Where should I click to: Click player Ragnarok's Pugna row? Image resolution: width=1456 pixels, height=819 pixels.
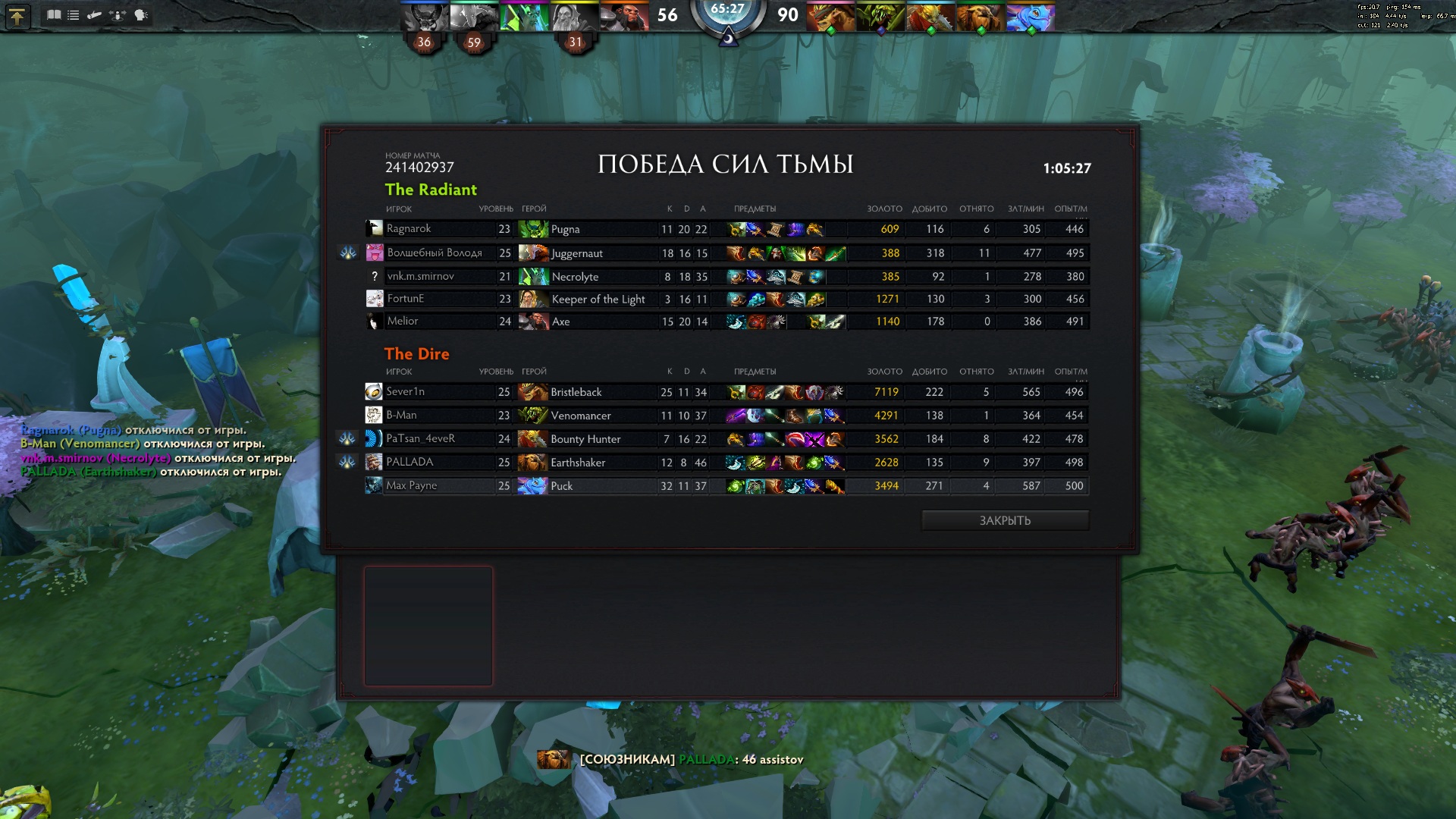[x=726, y=229]
